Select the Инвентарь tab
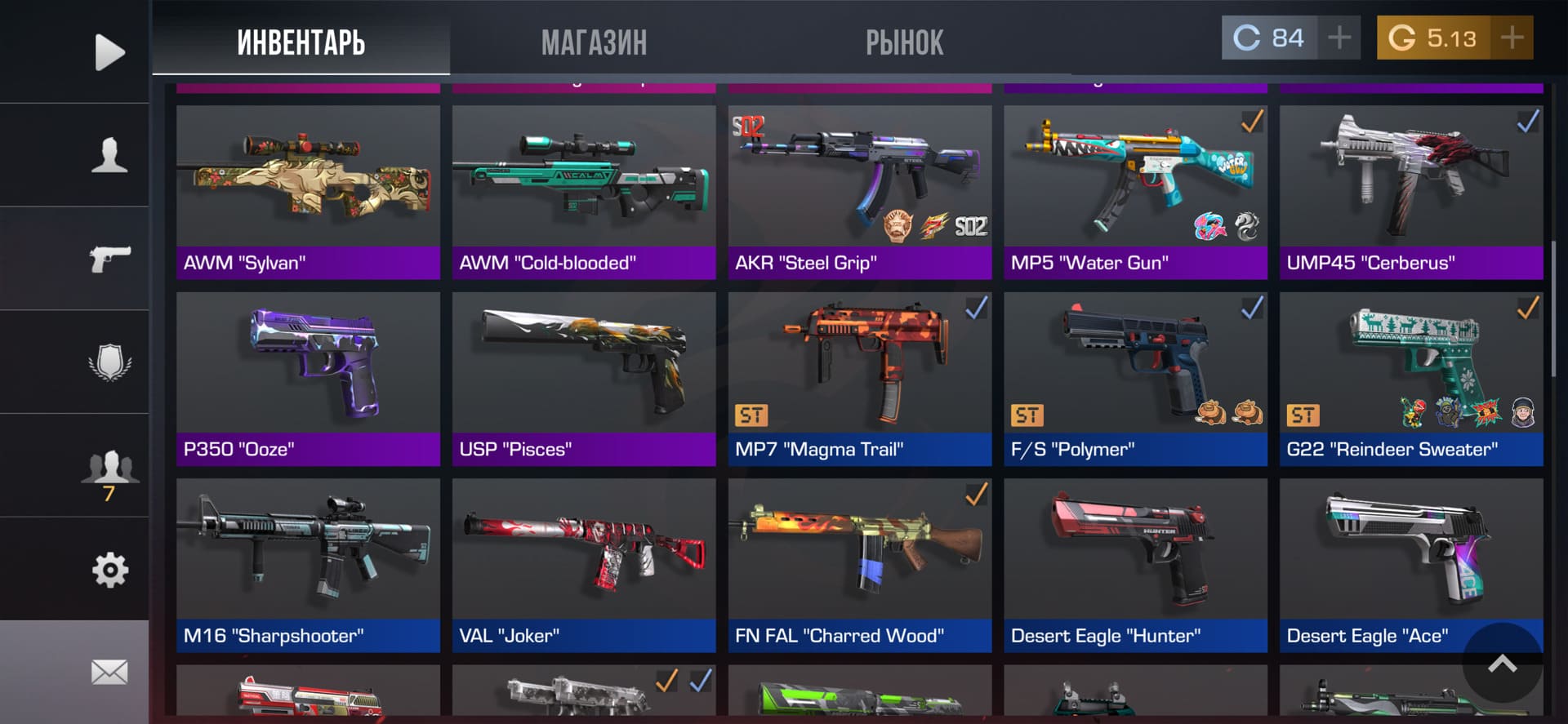Viewport: 1568px width, 724px height. click(x=301, y=42)
